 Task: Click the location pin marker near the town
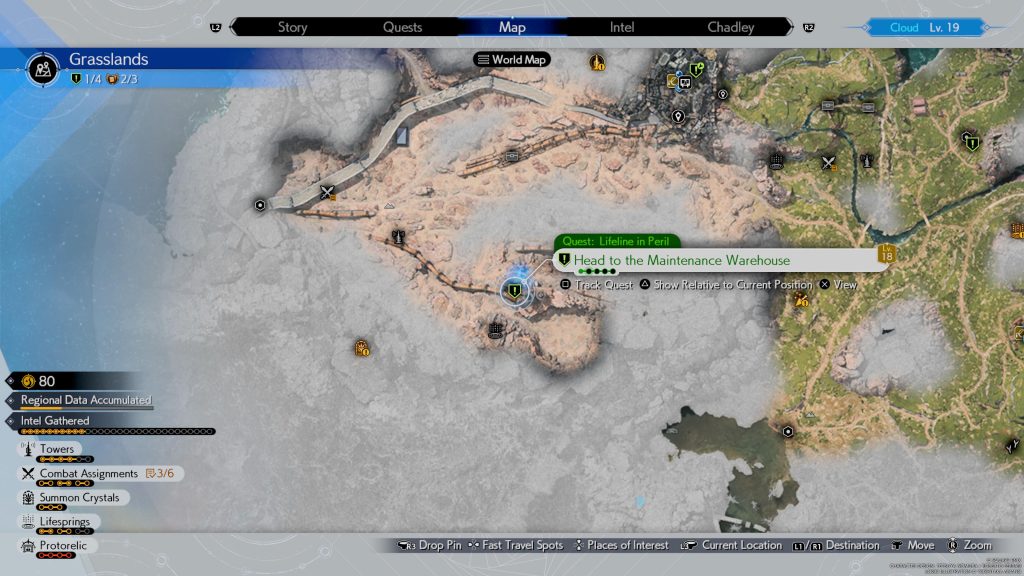click(x=678, y=117)
